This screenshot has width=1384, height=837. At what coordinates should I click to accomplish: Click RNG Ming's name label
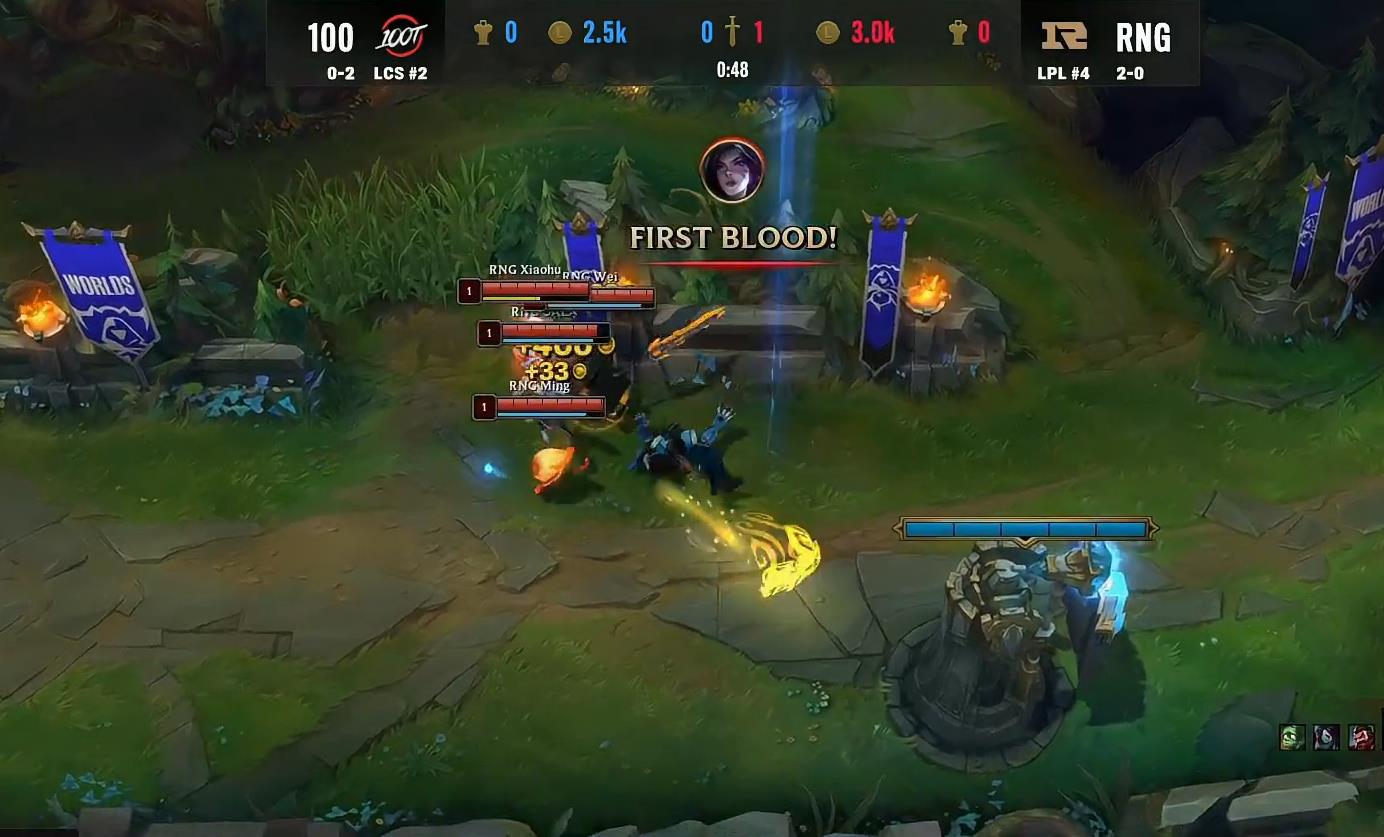click(x=539, y=386)
